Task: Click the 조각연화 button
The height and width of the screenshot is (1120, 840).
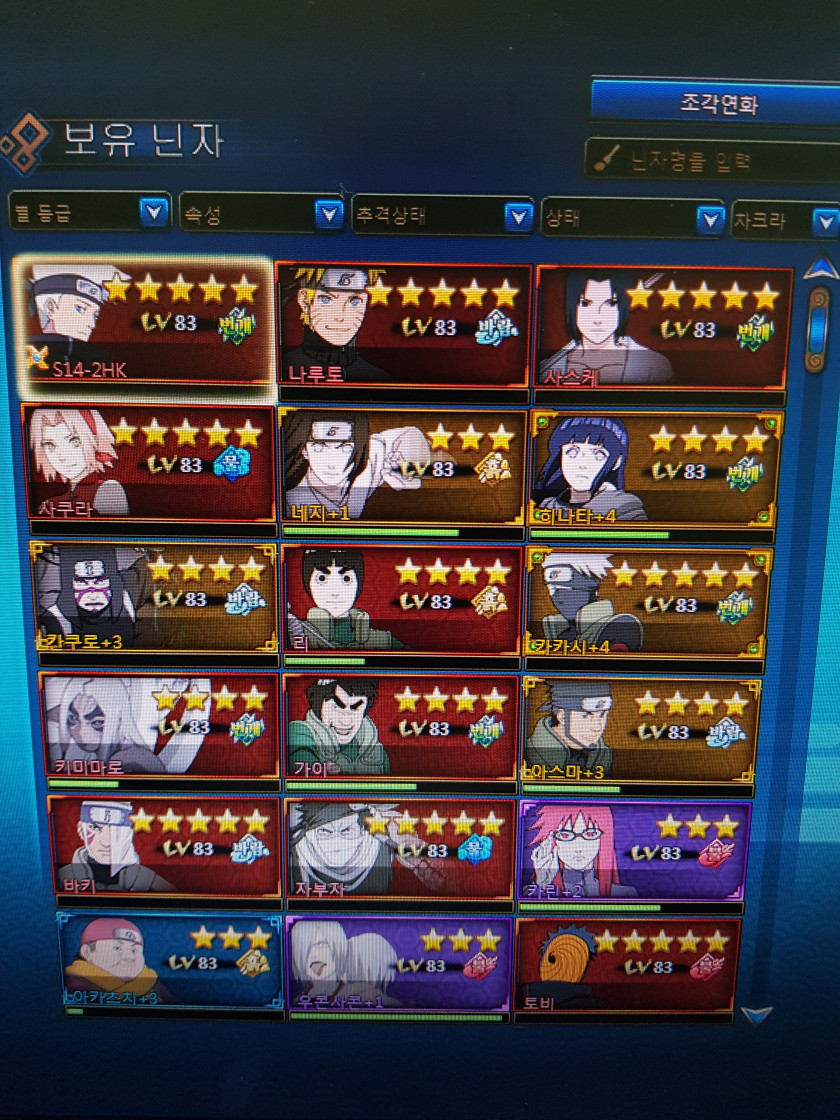Action: pos(715,104)
